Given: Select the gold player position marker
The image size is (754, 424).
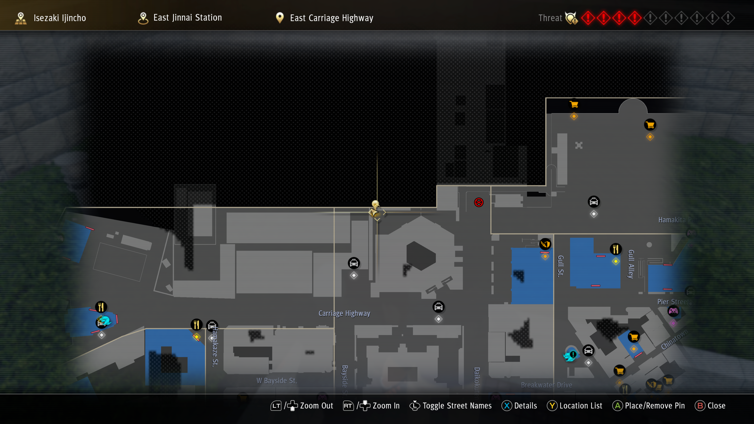Looking at the screenshot, I should [376, 209].
